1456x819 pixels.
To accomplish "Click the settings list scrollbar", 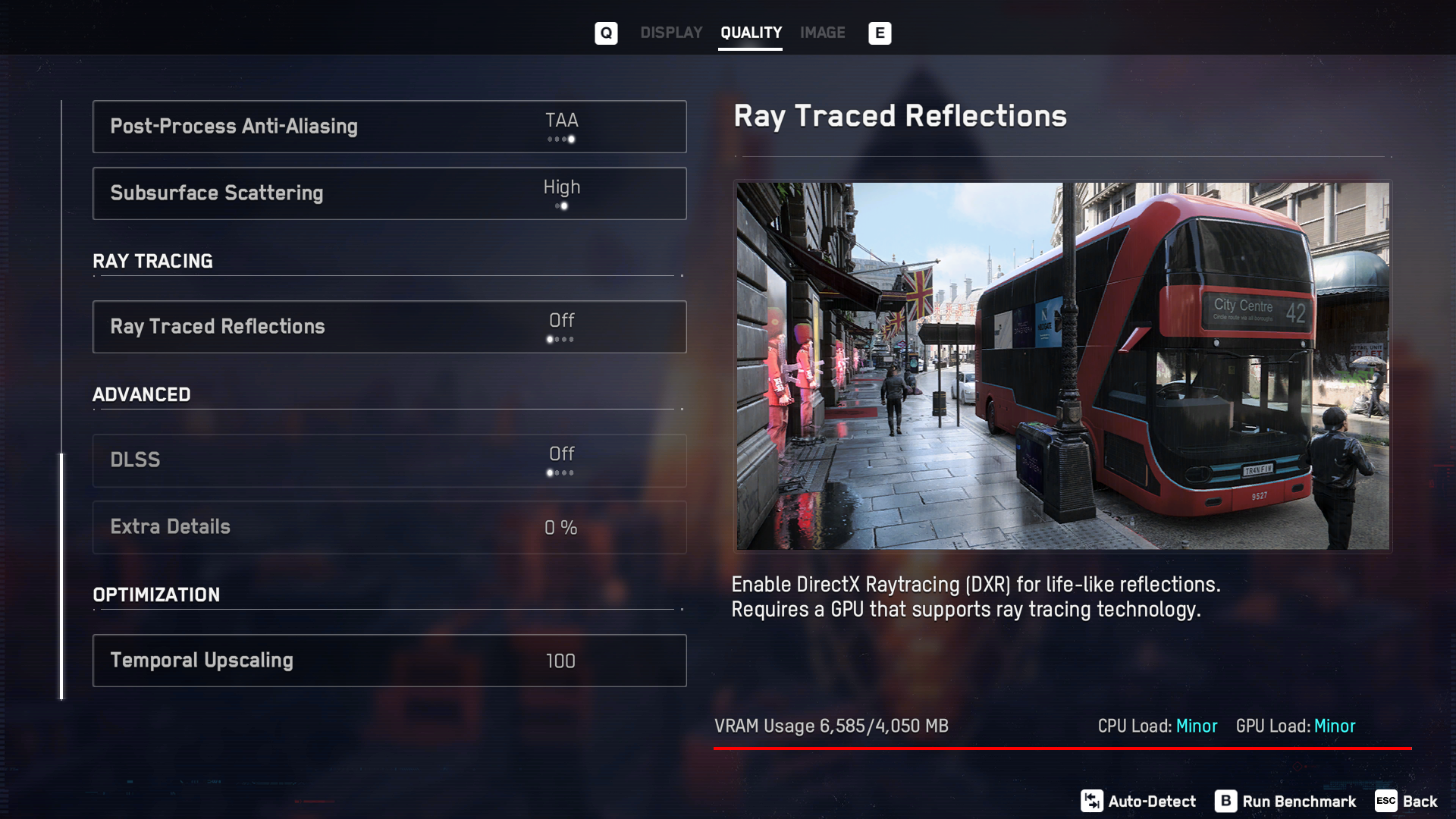I will coord(62,575).
